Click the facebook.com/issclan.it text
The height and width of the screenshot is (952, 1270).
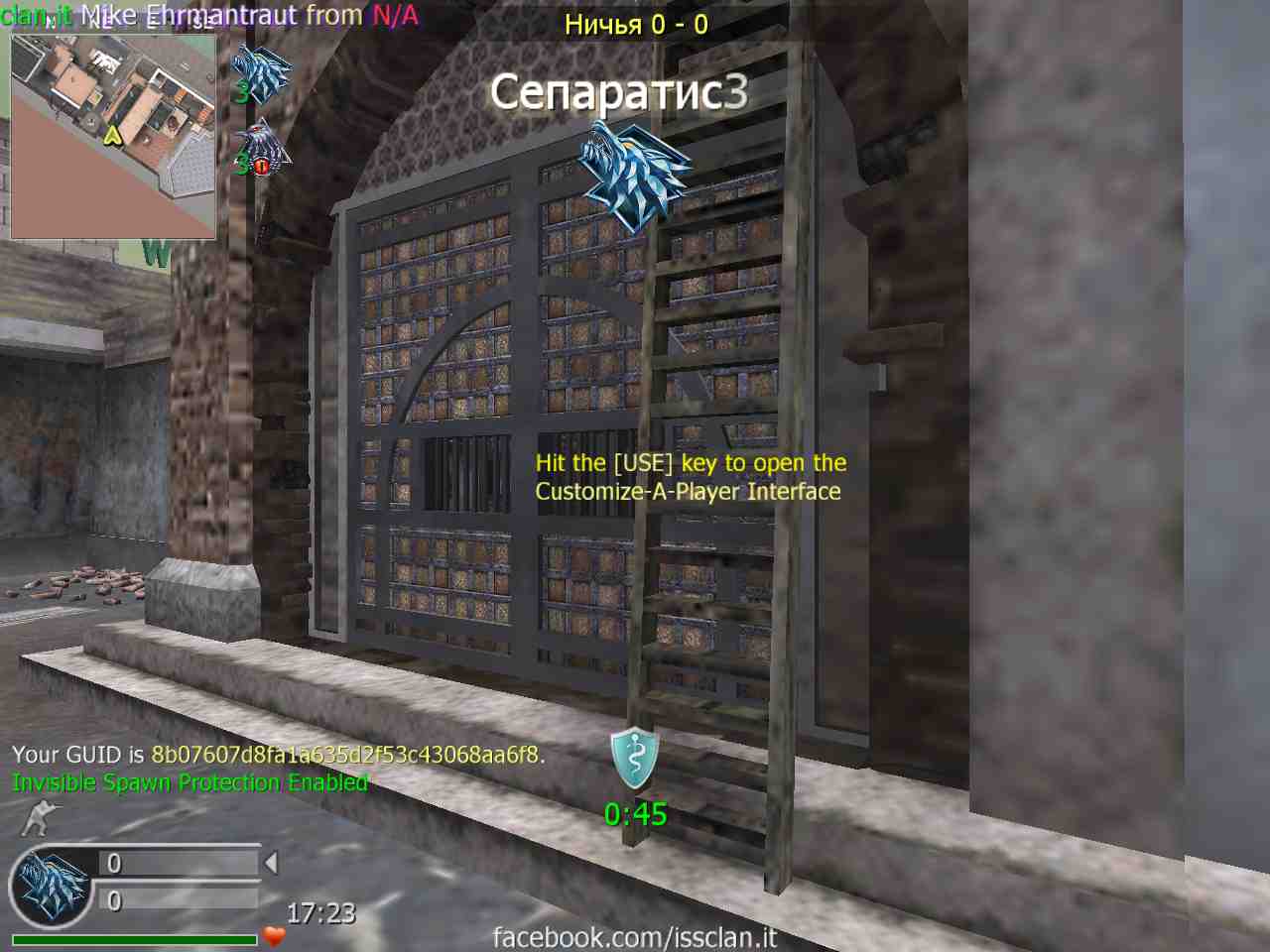(634, 936)
